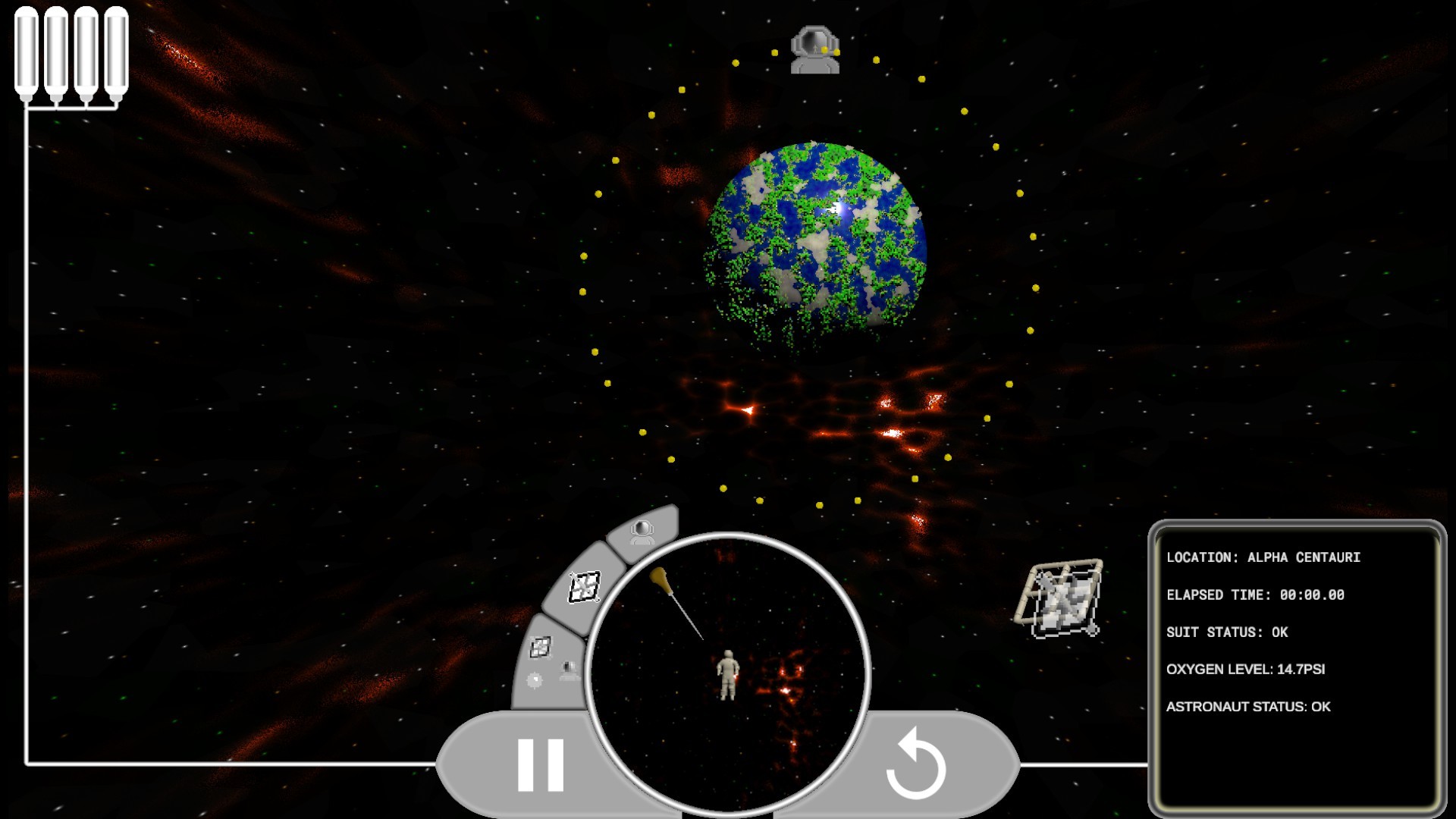Image resolution: width=1456 pixels, height=819 pixels.
Task: Select the satellite tool in the radial menu
Action: coord(584,585)
